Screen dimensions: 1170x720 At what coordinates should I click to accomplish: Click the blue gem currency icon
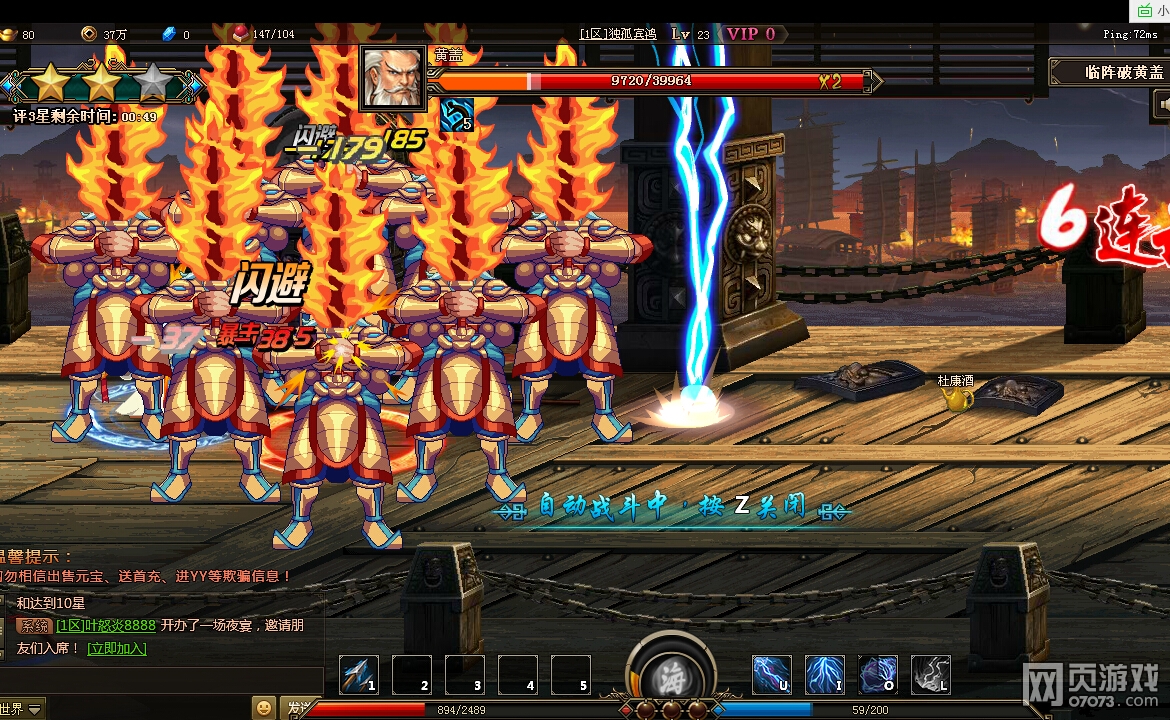(x=169, y=34)
